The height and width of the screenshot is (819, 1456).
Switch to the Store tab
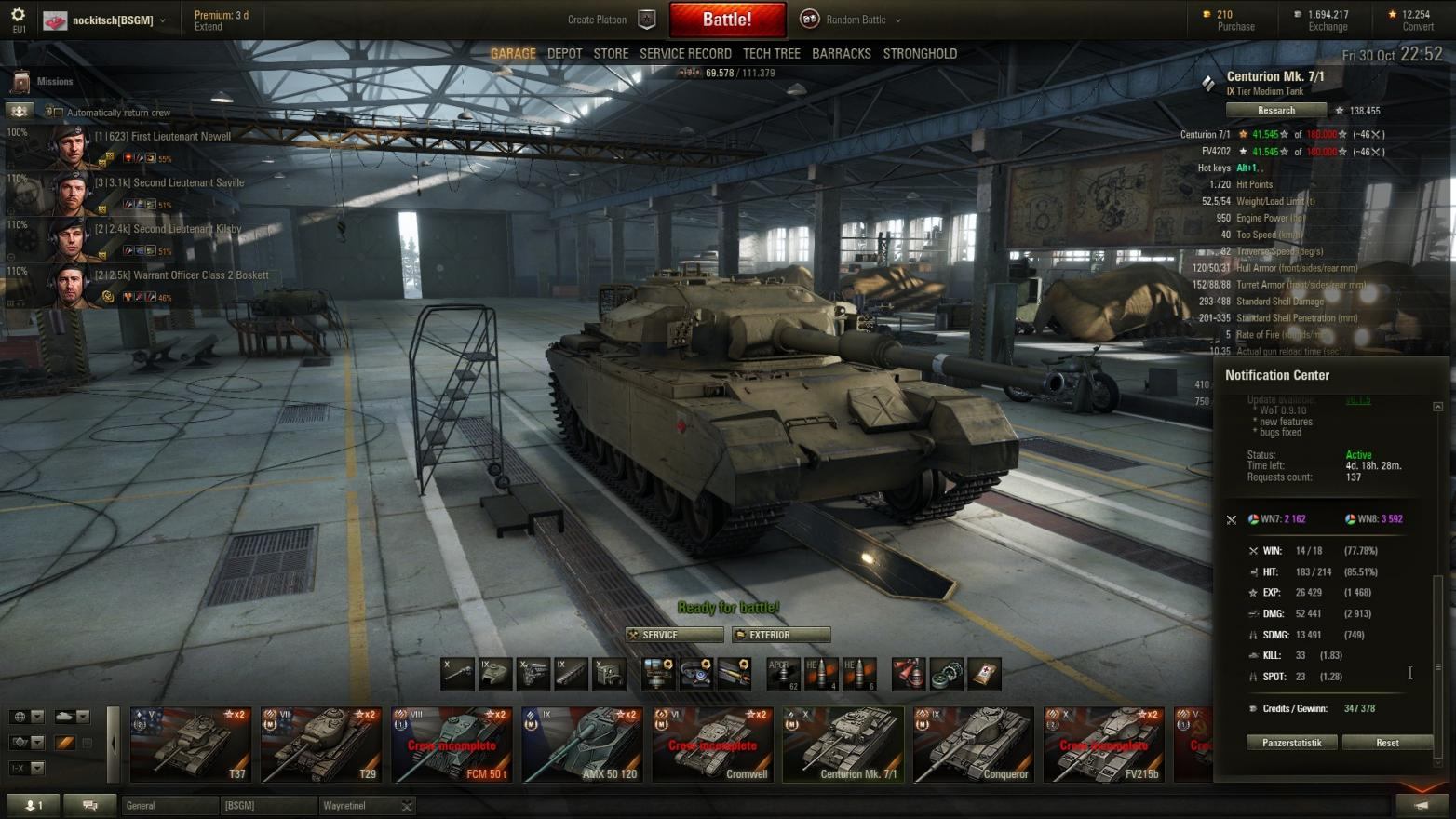pos(611,54)
